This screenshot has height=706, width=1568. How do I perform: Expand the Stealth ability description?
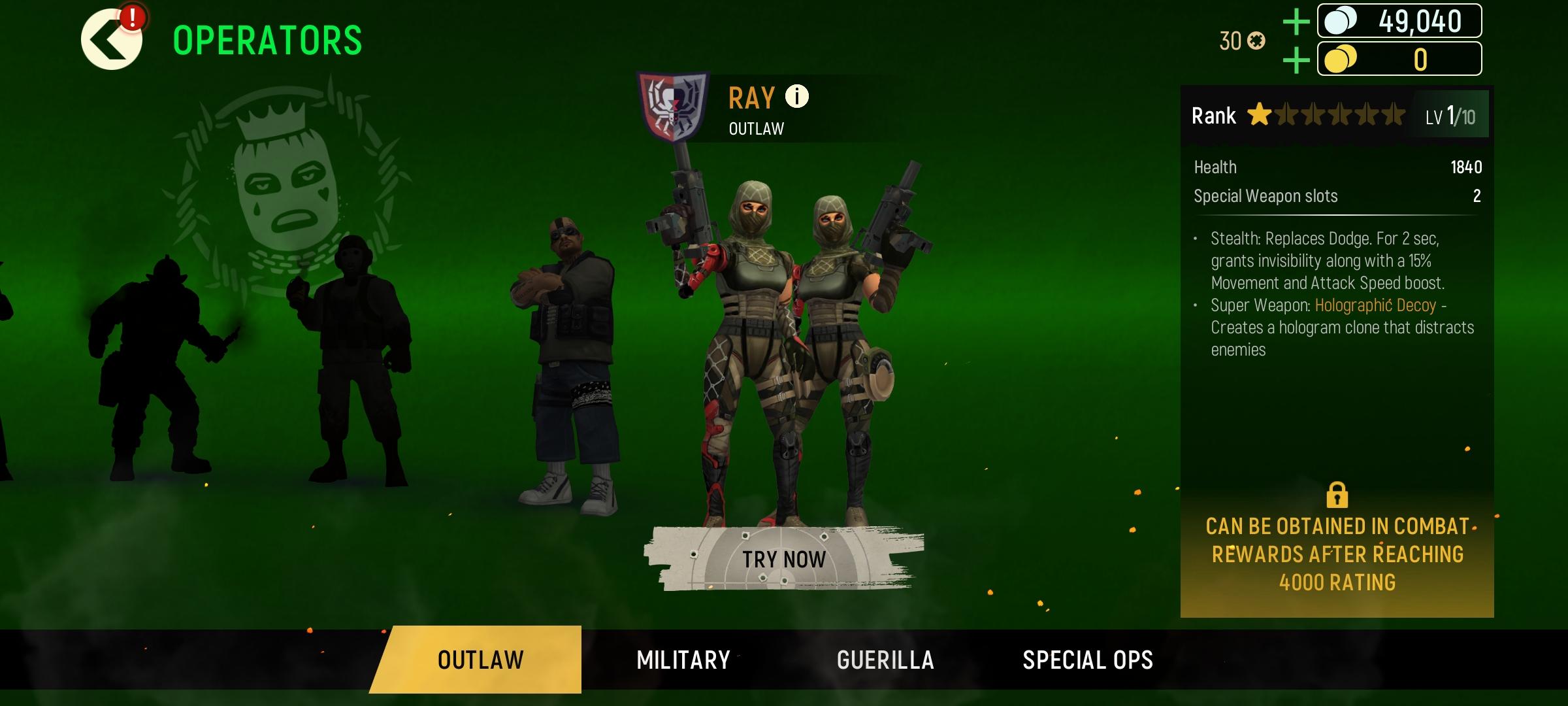1339,260
